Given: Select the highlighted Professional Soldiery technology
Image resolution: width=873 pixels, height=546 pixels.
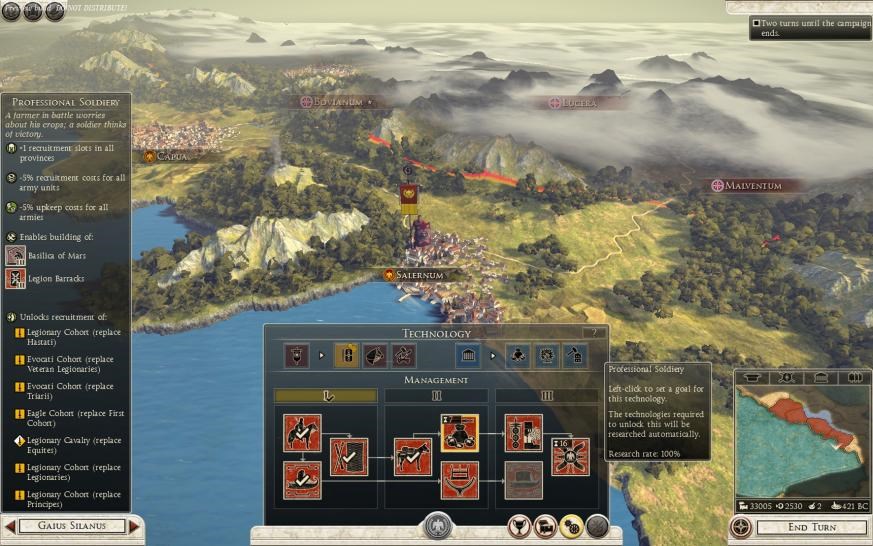Looking at the screenshot, I should tap(459, 433).
